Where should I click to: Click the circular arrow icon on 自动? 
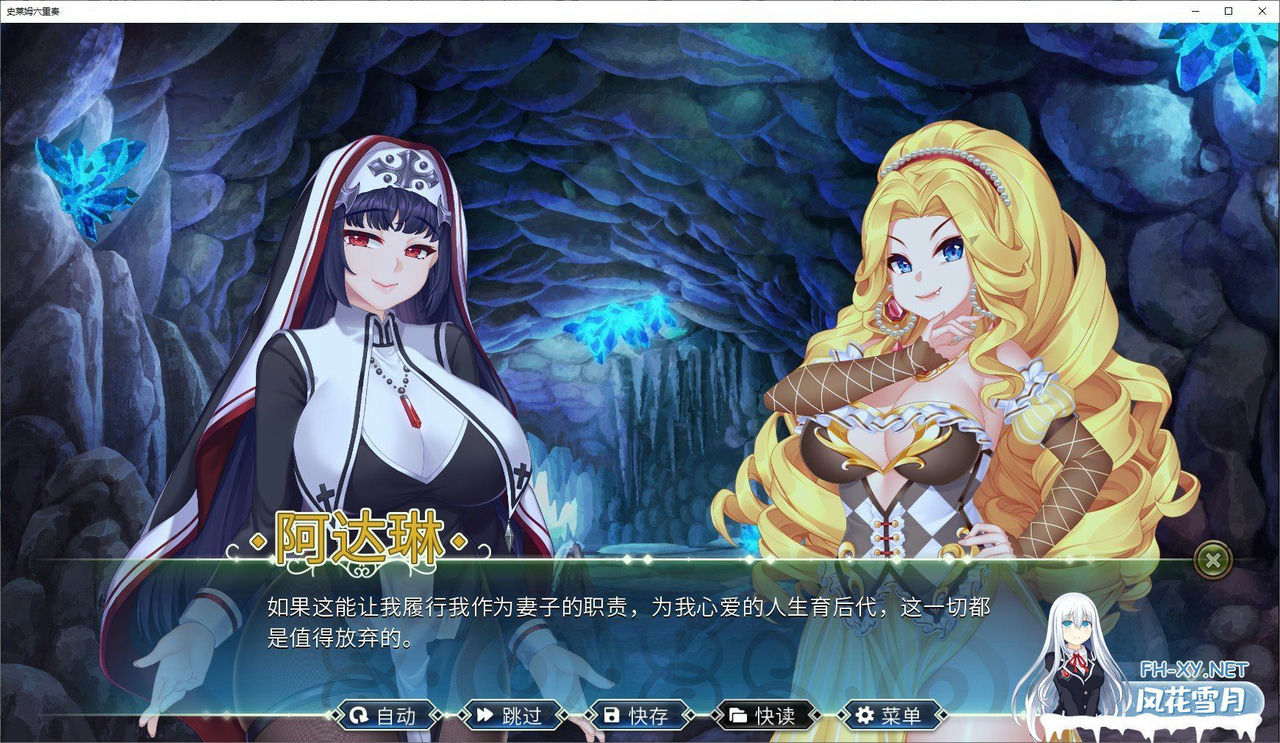(x=359, y=715)
